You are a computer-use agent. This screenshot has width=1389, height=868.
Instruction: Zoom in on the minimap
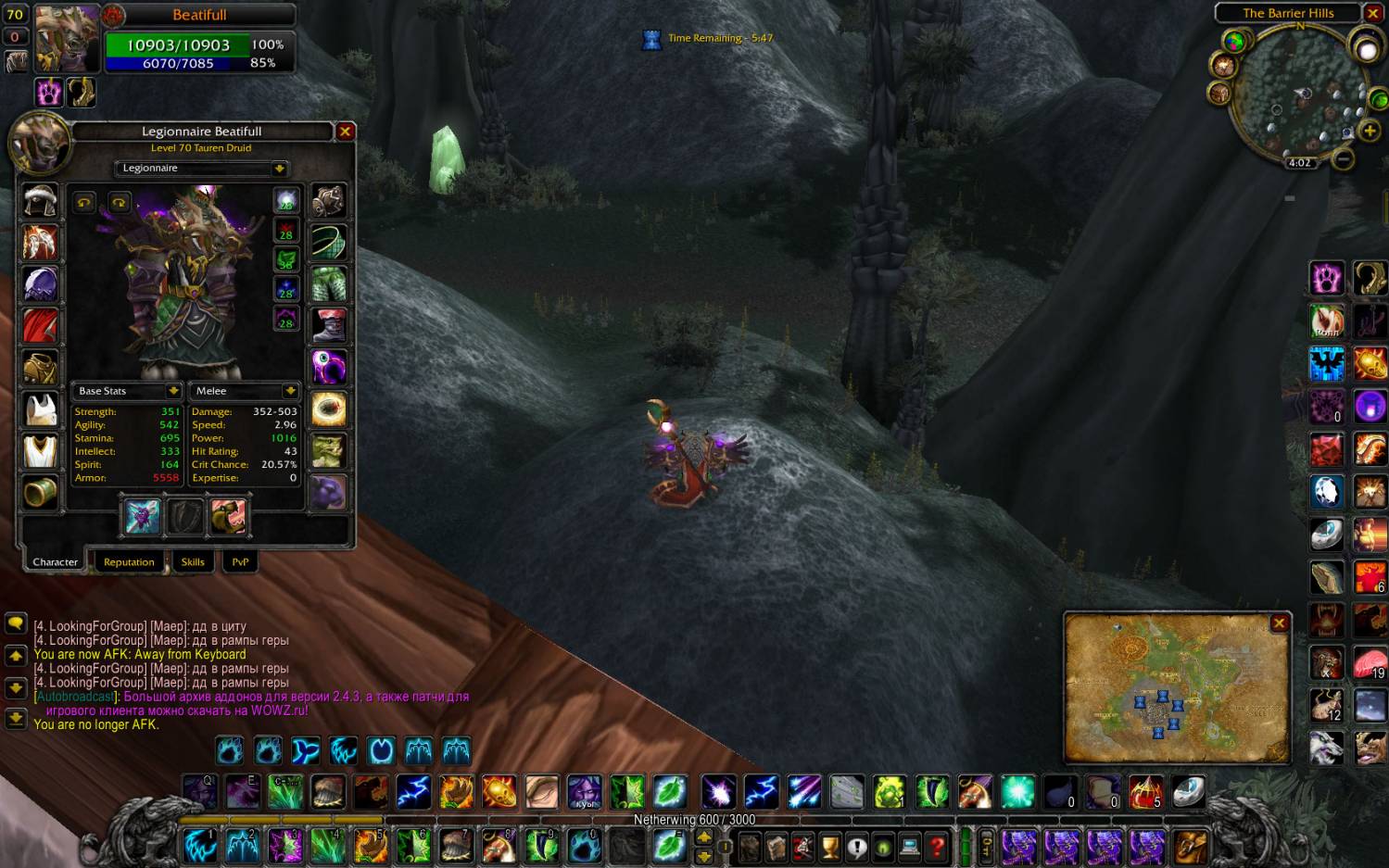point(1370,131)
